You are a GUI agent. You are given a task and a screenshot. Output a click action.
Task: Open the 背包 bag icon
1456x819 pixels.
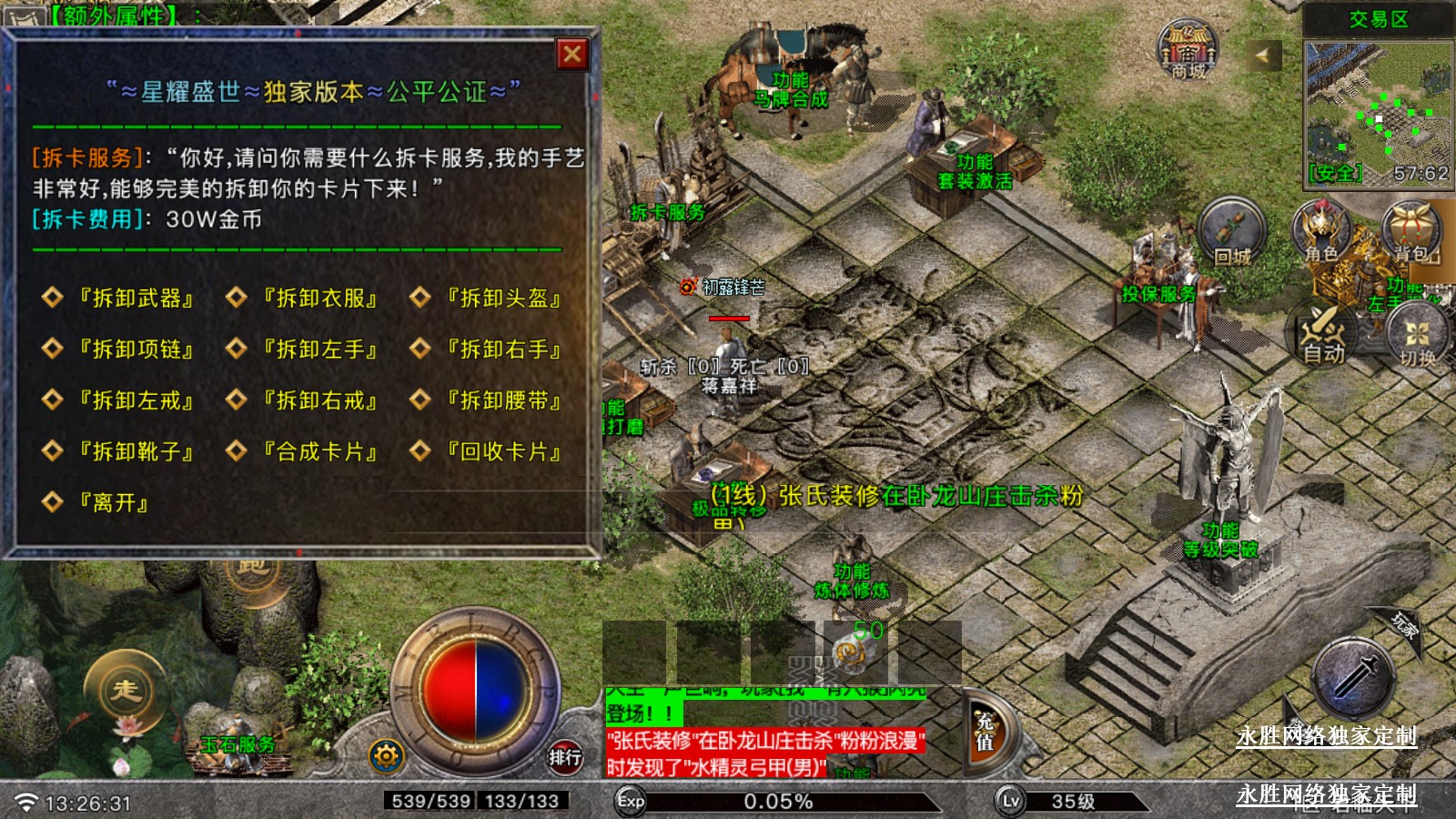coord(1410,232)
